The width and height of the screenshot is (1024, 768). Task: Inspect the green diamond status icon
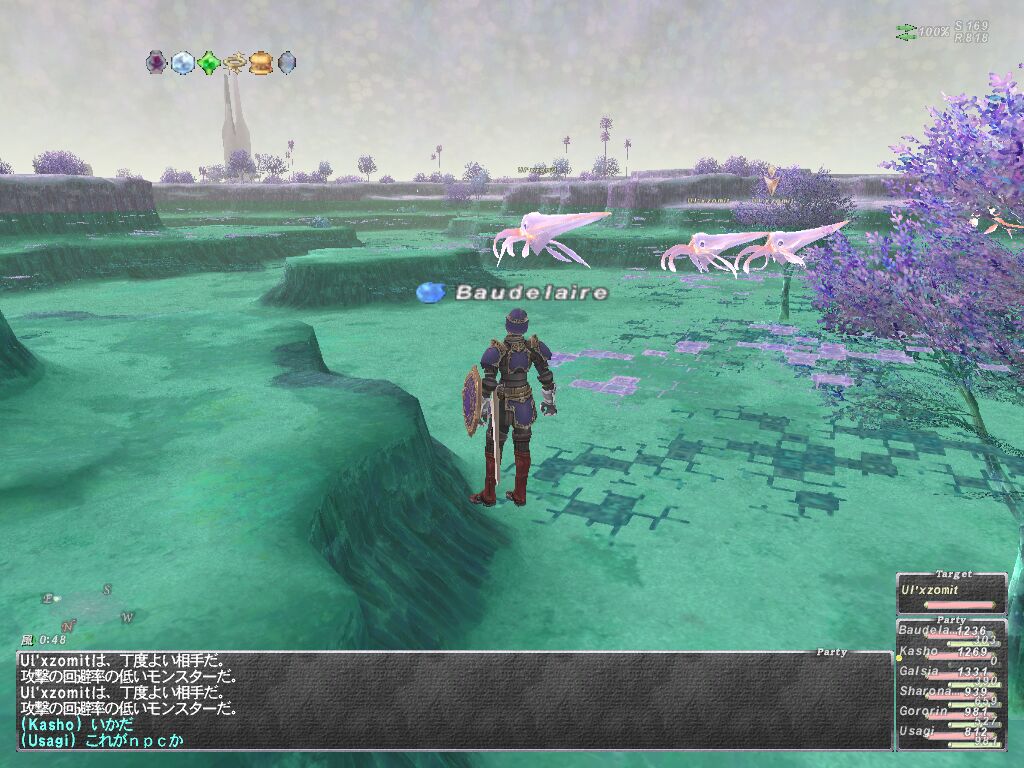[x=208, y=63]
